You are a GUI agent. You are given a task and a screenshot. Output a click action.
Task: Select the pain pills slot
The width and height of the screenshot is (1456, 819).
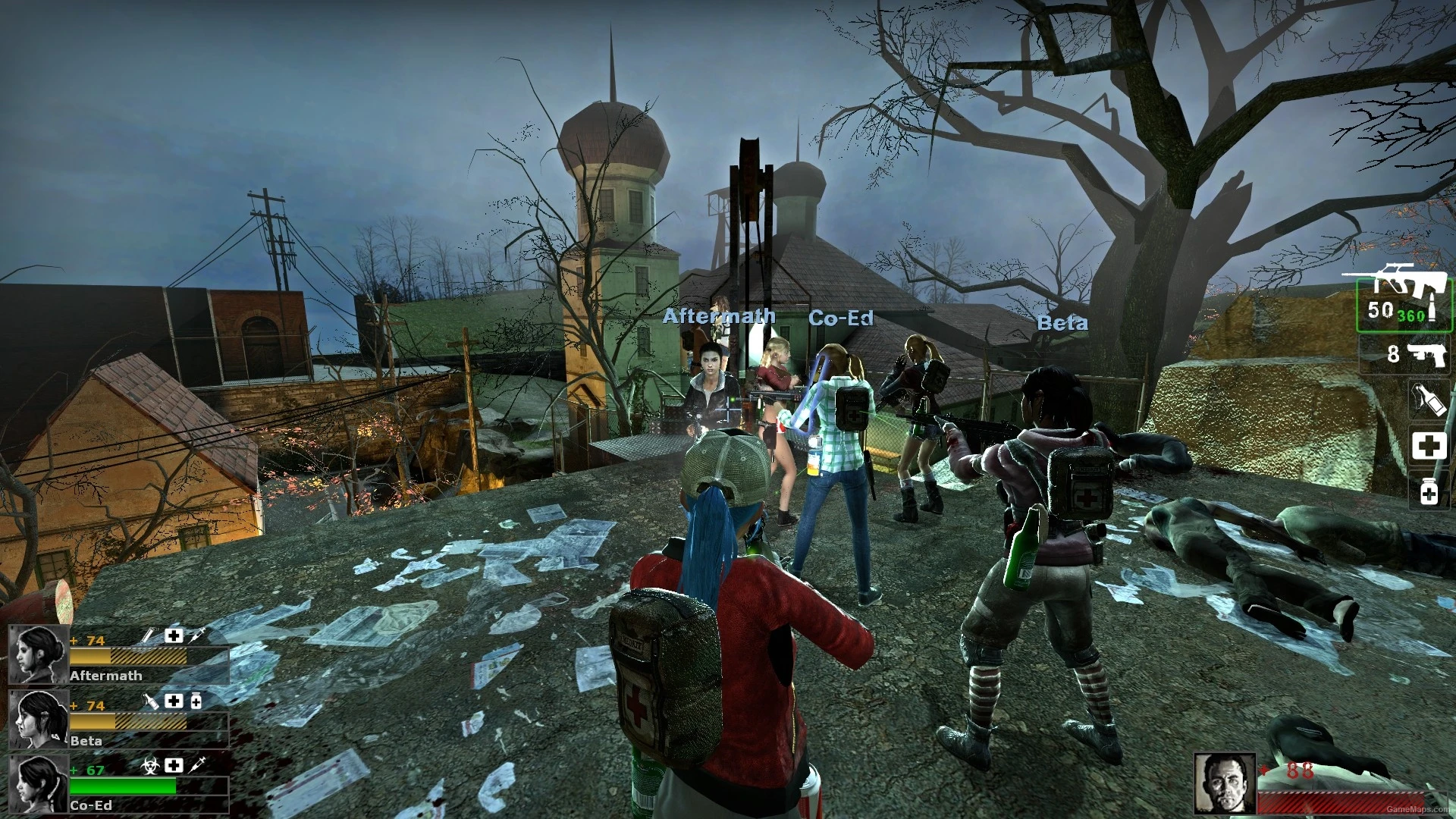point(1428,491)
